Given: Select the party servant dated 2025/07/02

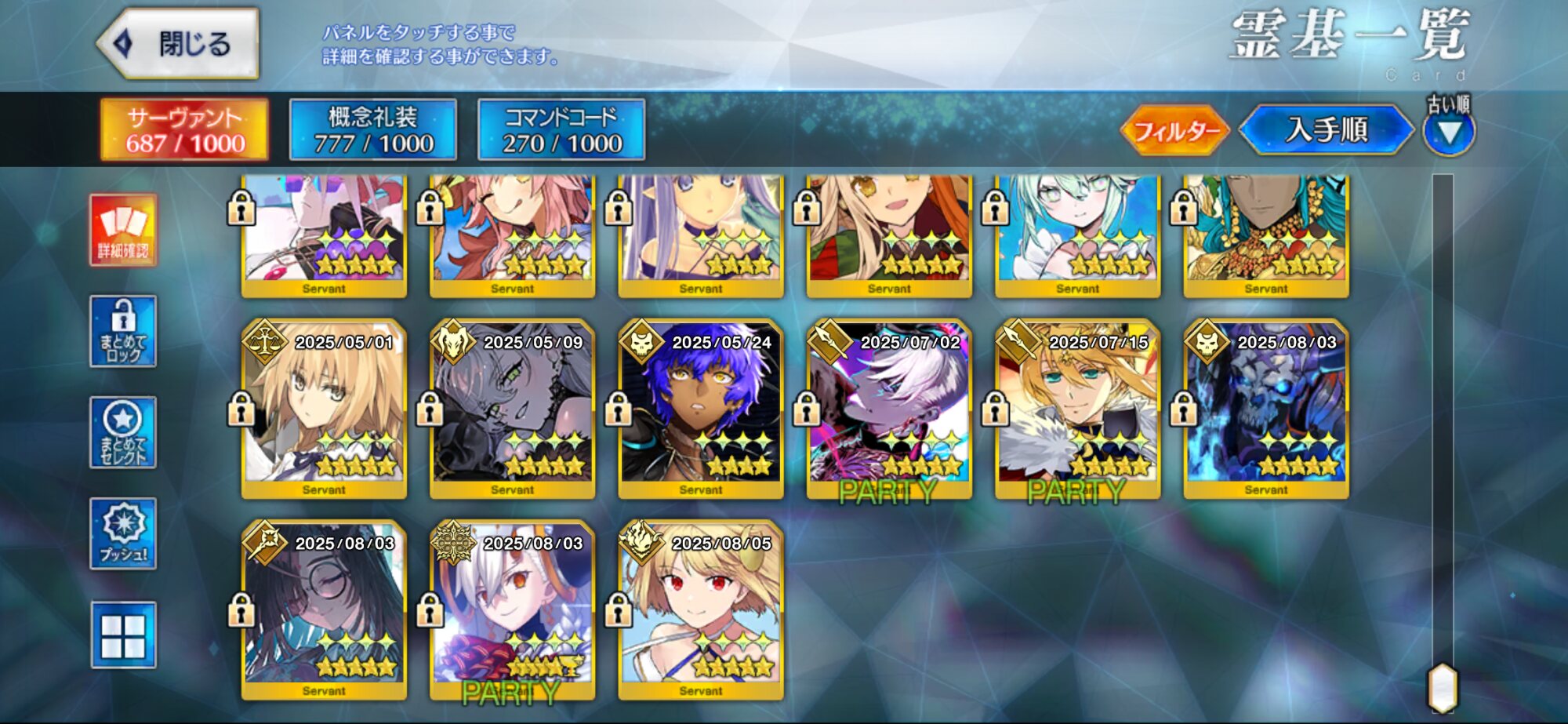Looking at the screenshot, I should (889, 409).
